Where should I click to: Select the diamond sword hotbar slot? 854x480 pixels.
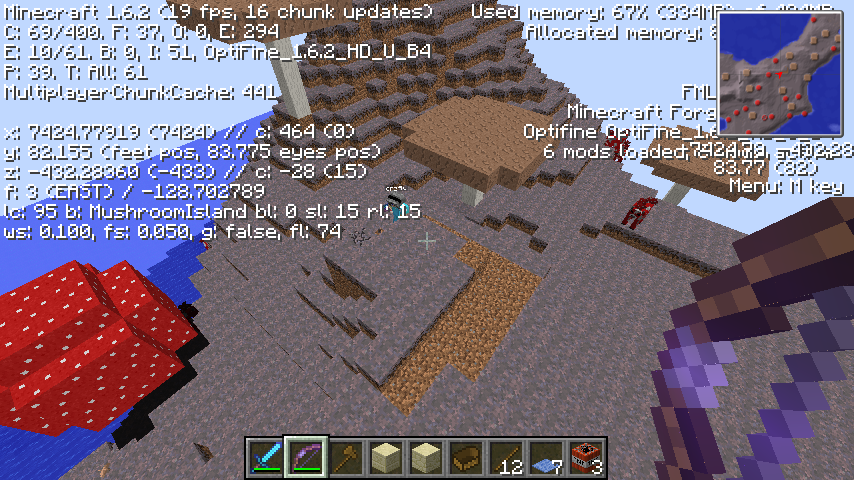(266, 457)
